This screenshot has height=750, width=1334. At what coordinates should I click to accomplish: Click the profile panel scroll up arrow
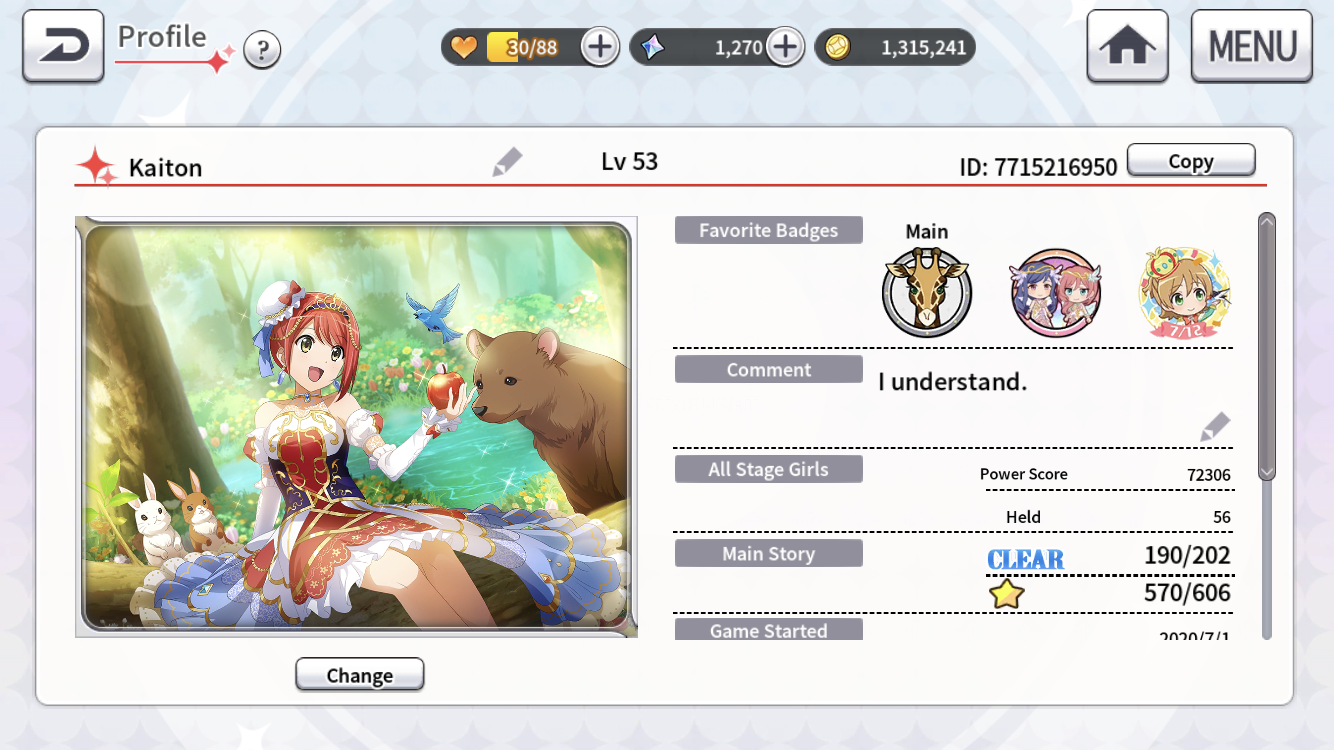(x=1267, y=222)
